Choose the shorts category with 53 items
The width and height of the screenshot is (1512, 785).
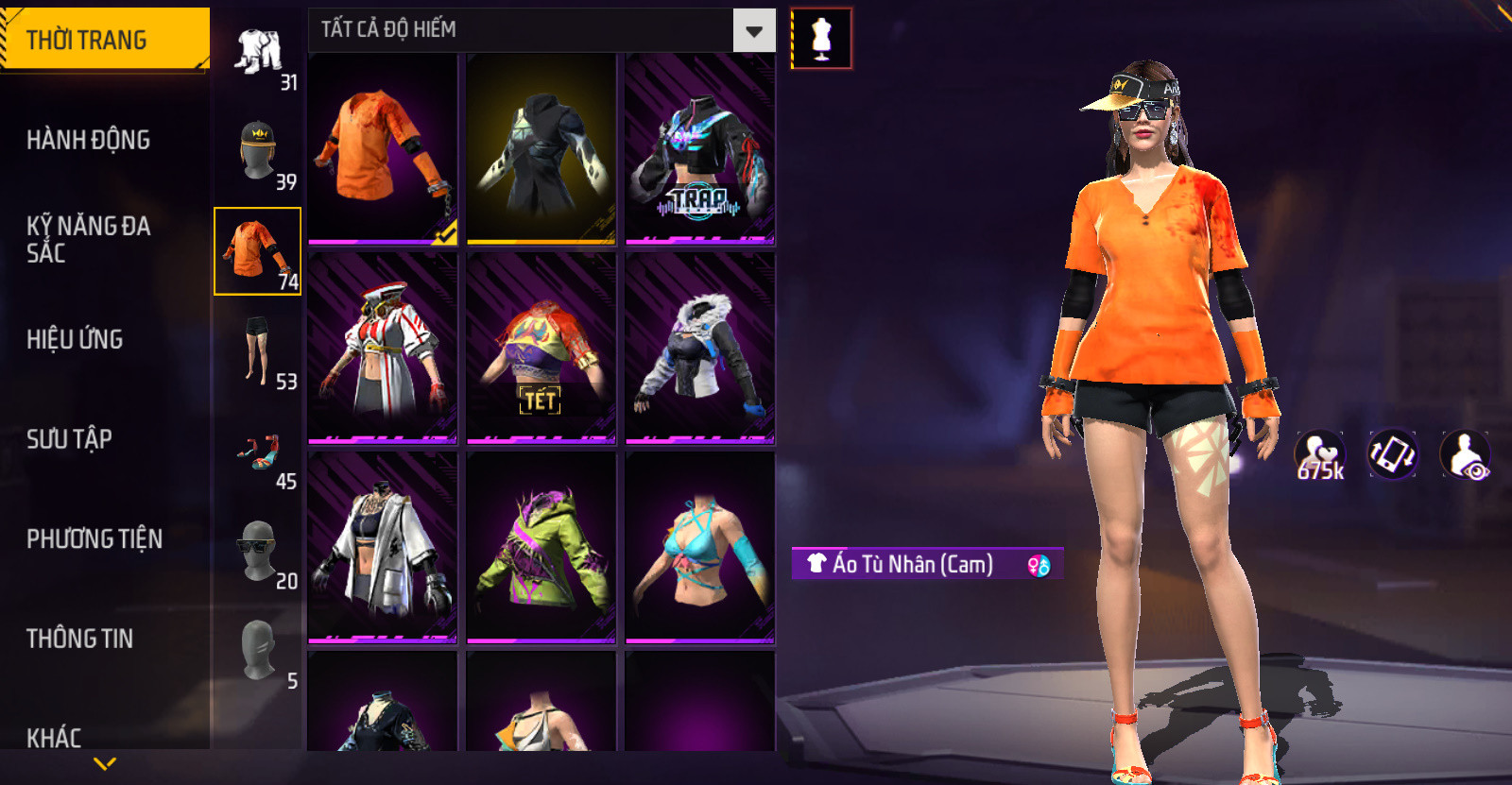pos(258,351)
